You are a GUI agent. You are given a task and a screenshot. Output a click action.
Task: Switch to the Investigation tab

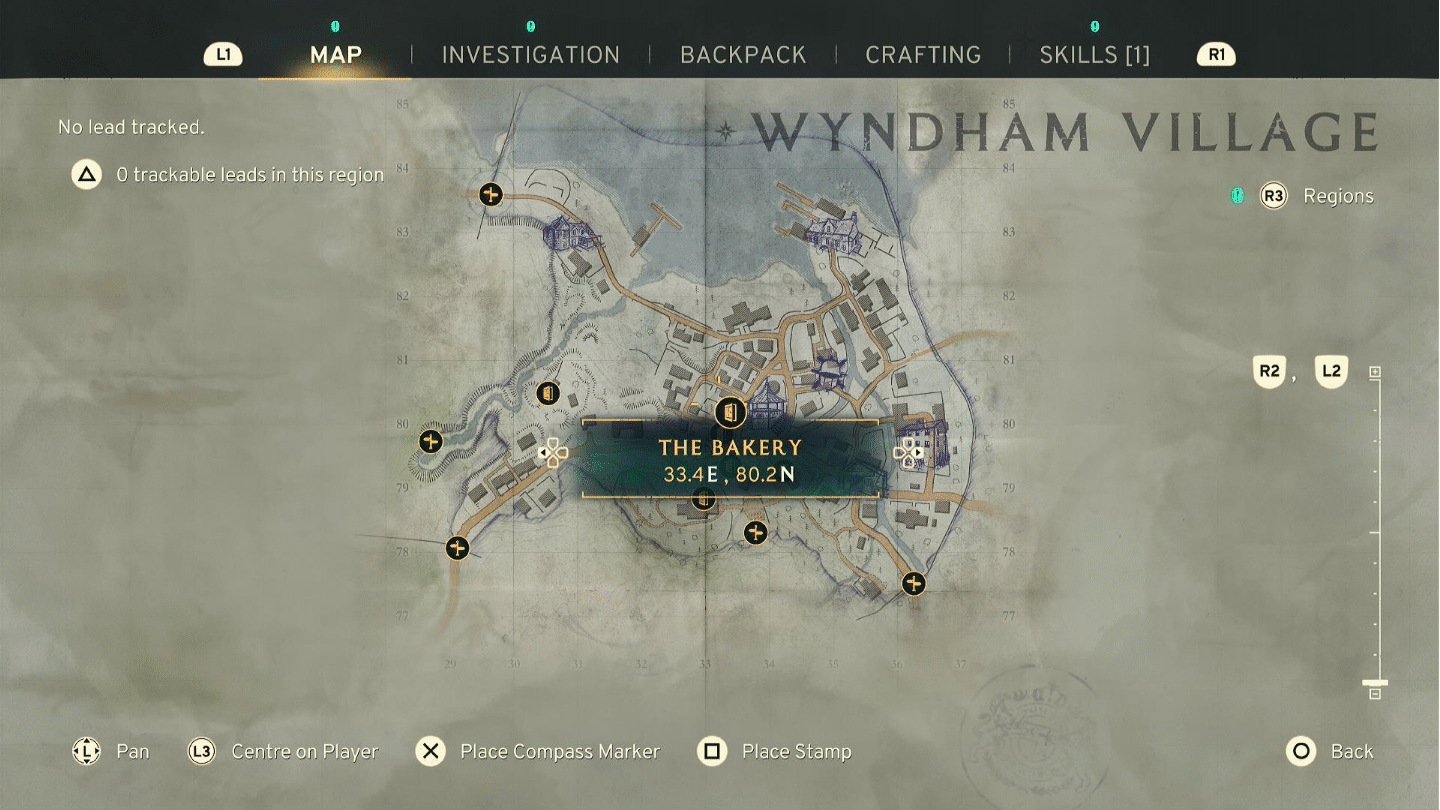(531, 55)
